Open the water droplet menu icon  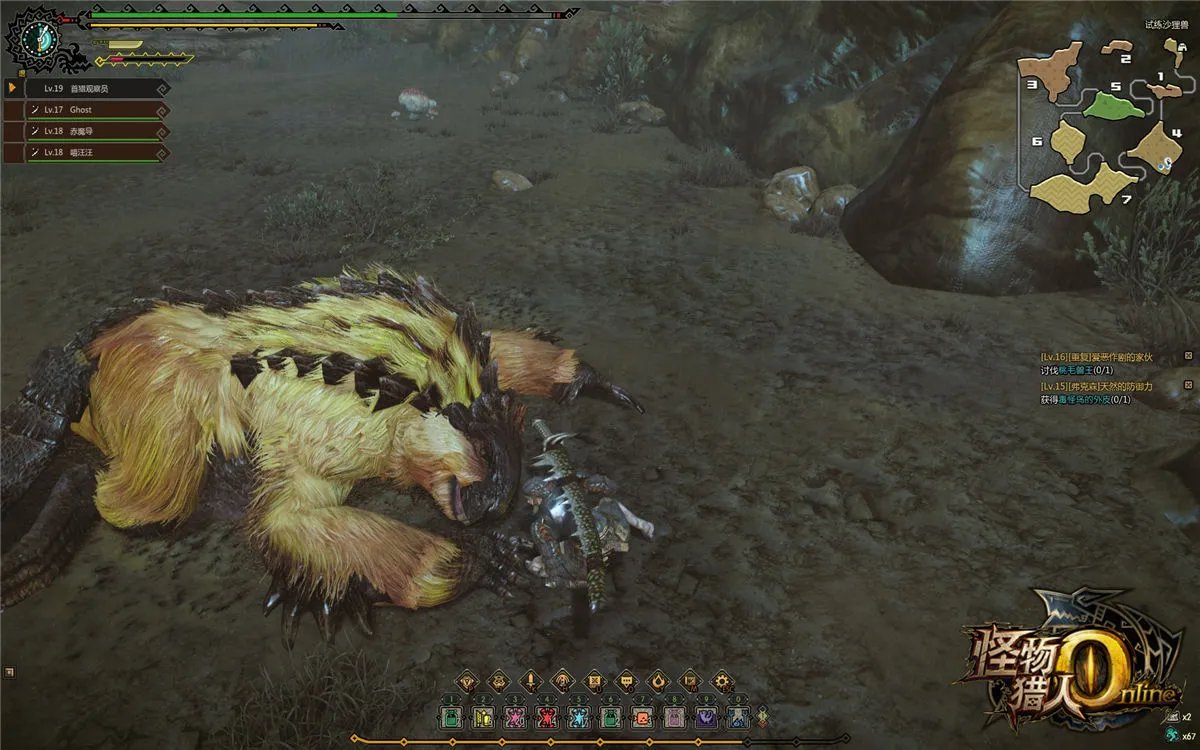coord(658,681)
